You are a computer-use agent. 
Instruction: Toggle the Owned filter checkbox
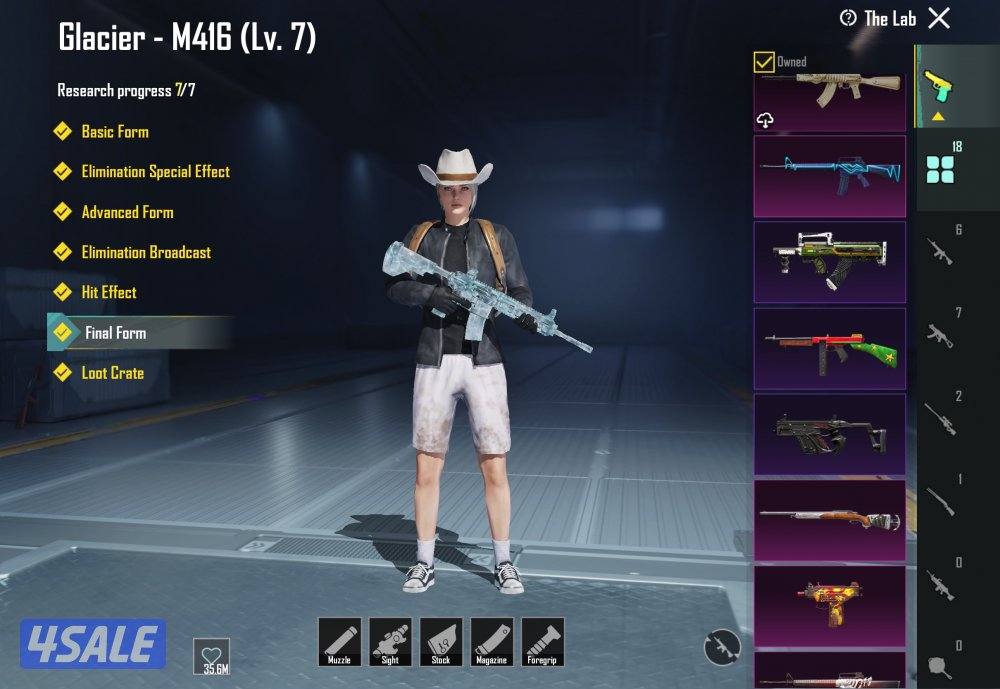(764, 62)
